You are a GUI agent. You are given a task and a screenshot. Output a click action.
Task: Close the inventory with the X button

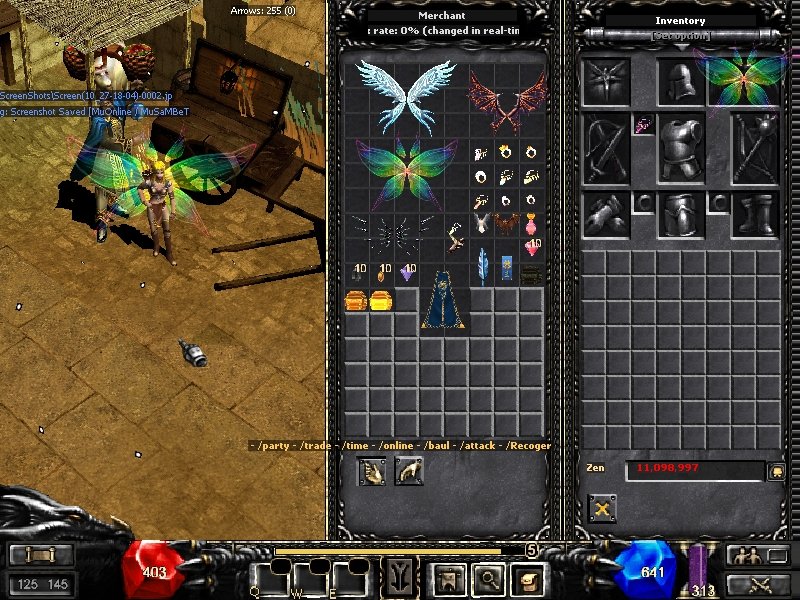pos(602,508)
